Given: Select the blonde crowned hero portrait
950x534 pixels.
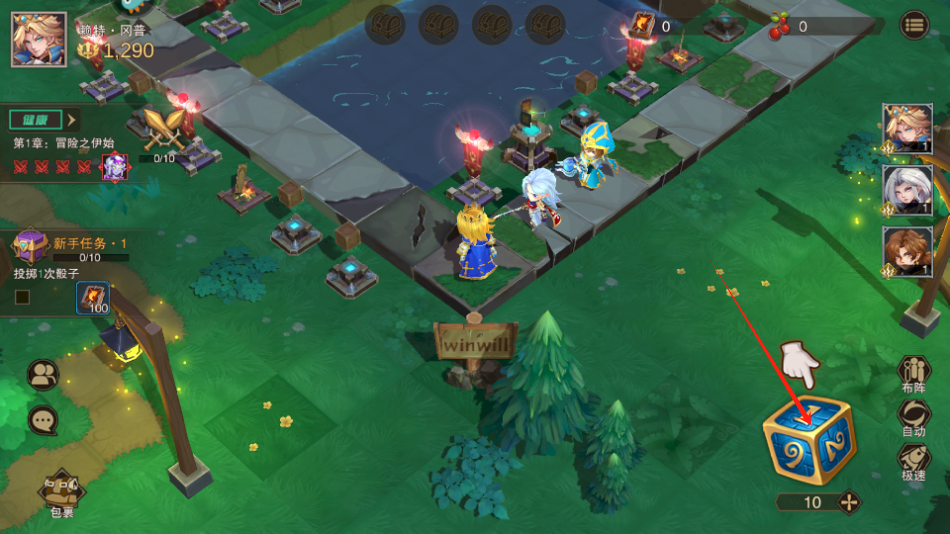Looking at the screenshot, I should coord(907,129).
